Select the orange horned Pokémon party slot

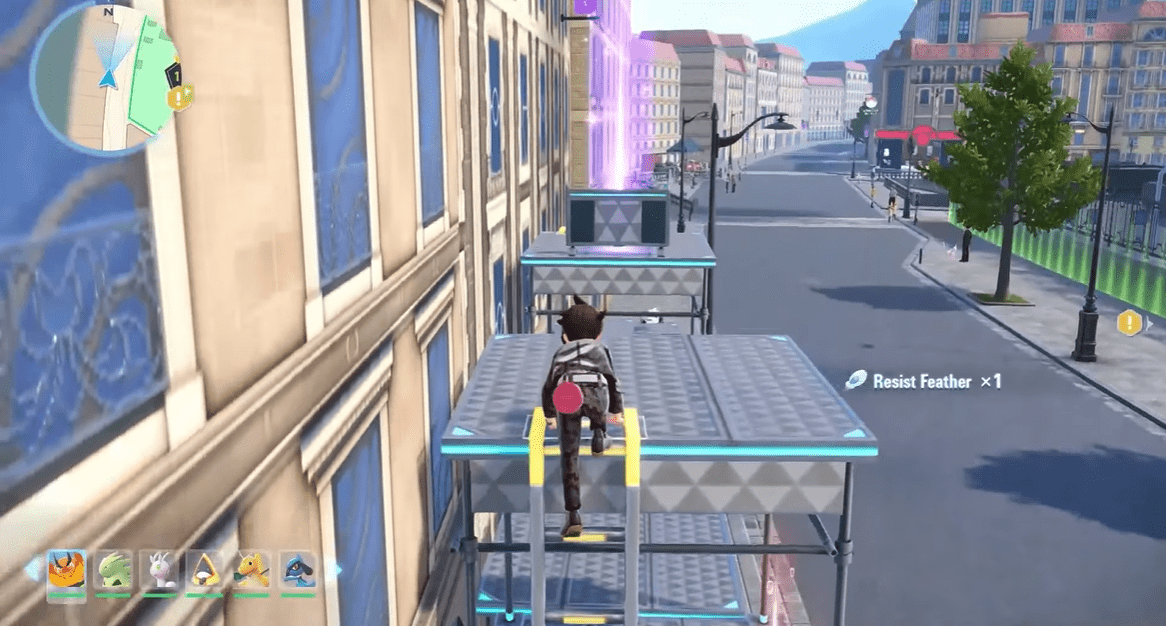(66, 571)
